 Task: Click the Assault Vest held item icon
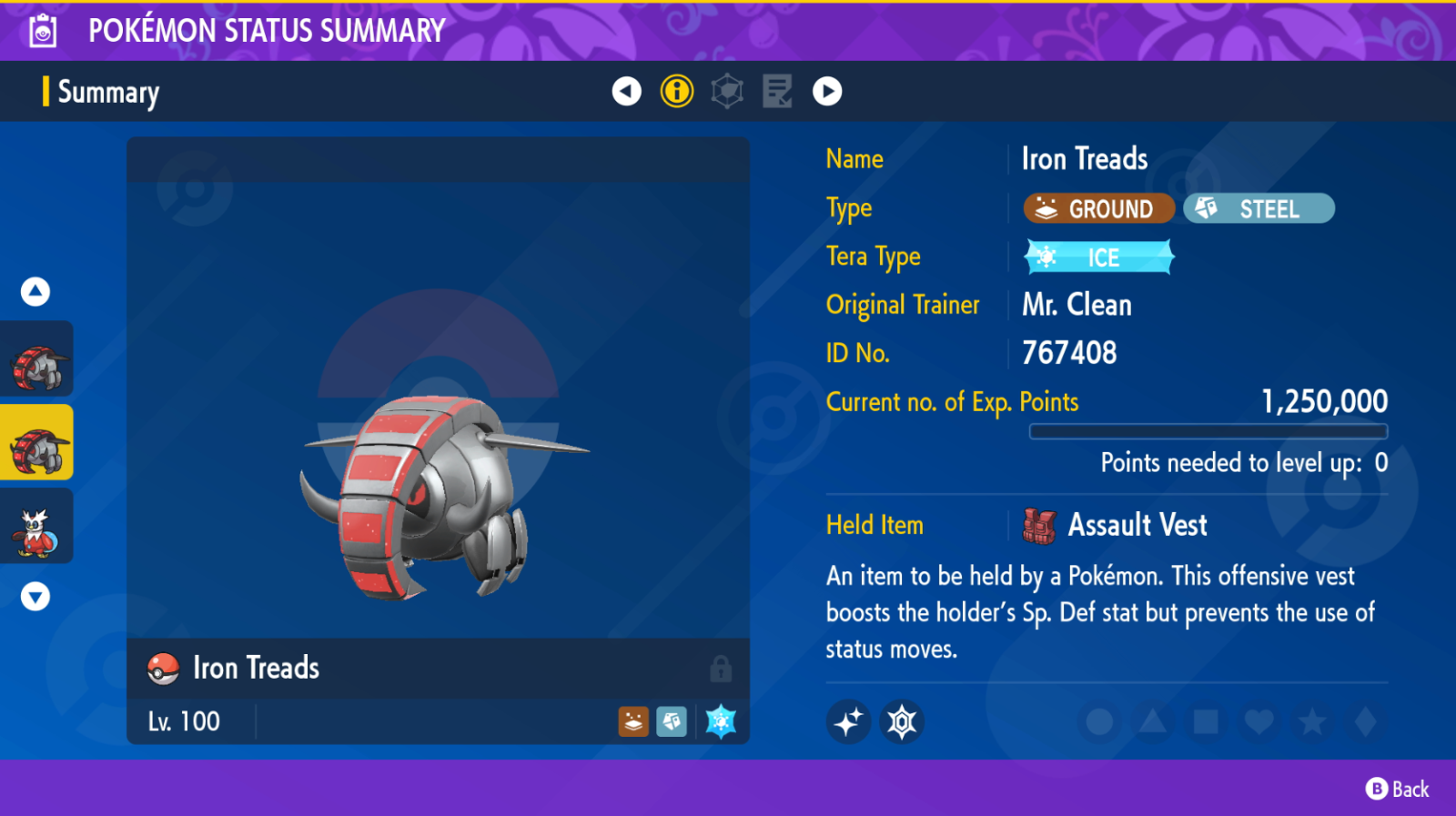point(1039,526)
